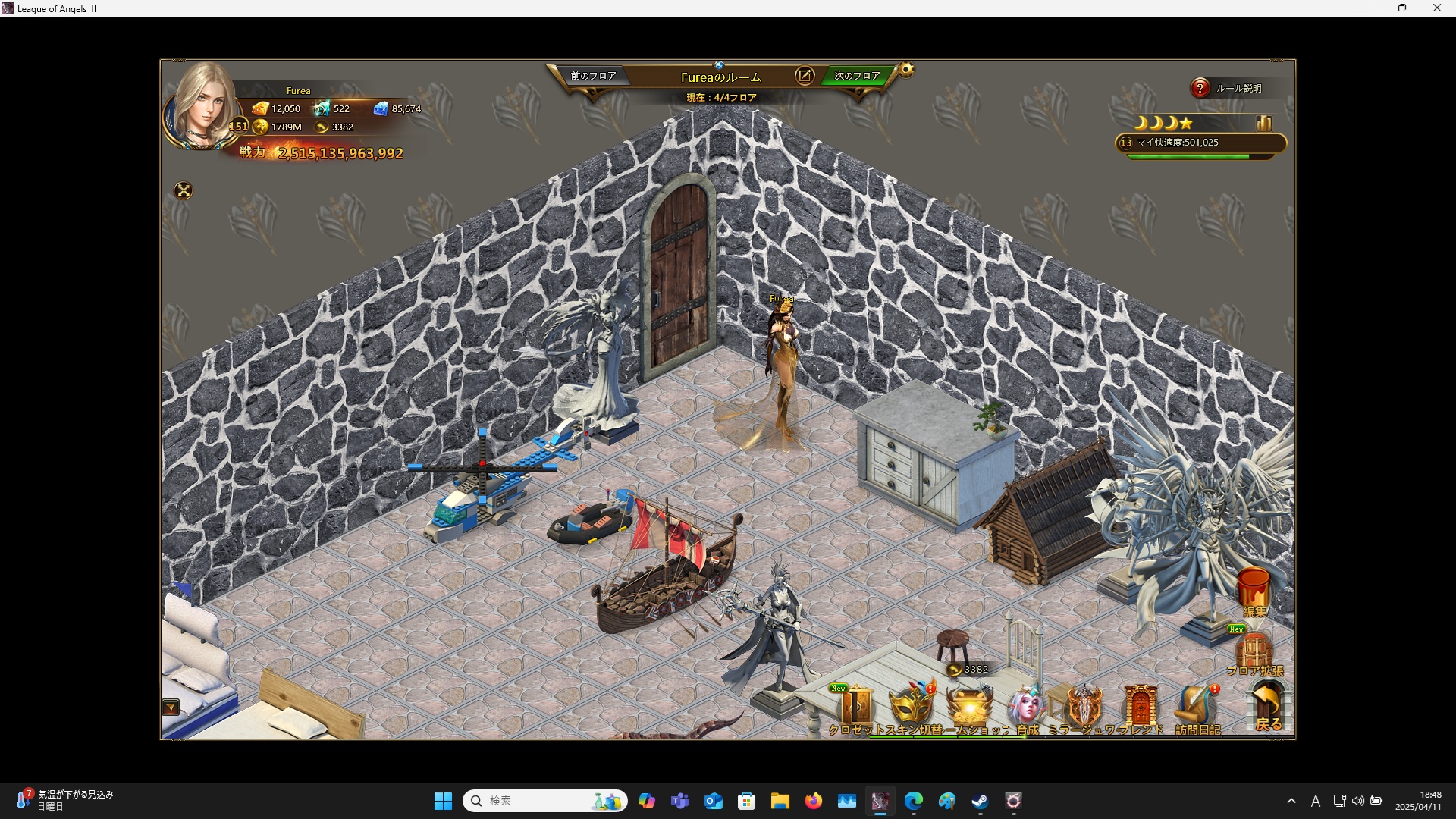Return with the 戻る back button
The height and width of the screenshot is (819, 1456).
1268,706
